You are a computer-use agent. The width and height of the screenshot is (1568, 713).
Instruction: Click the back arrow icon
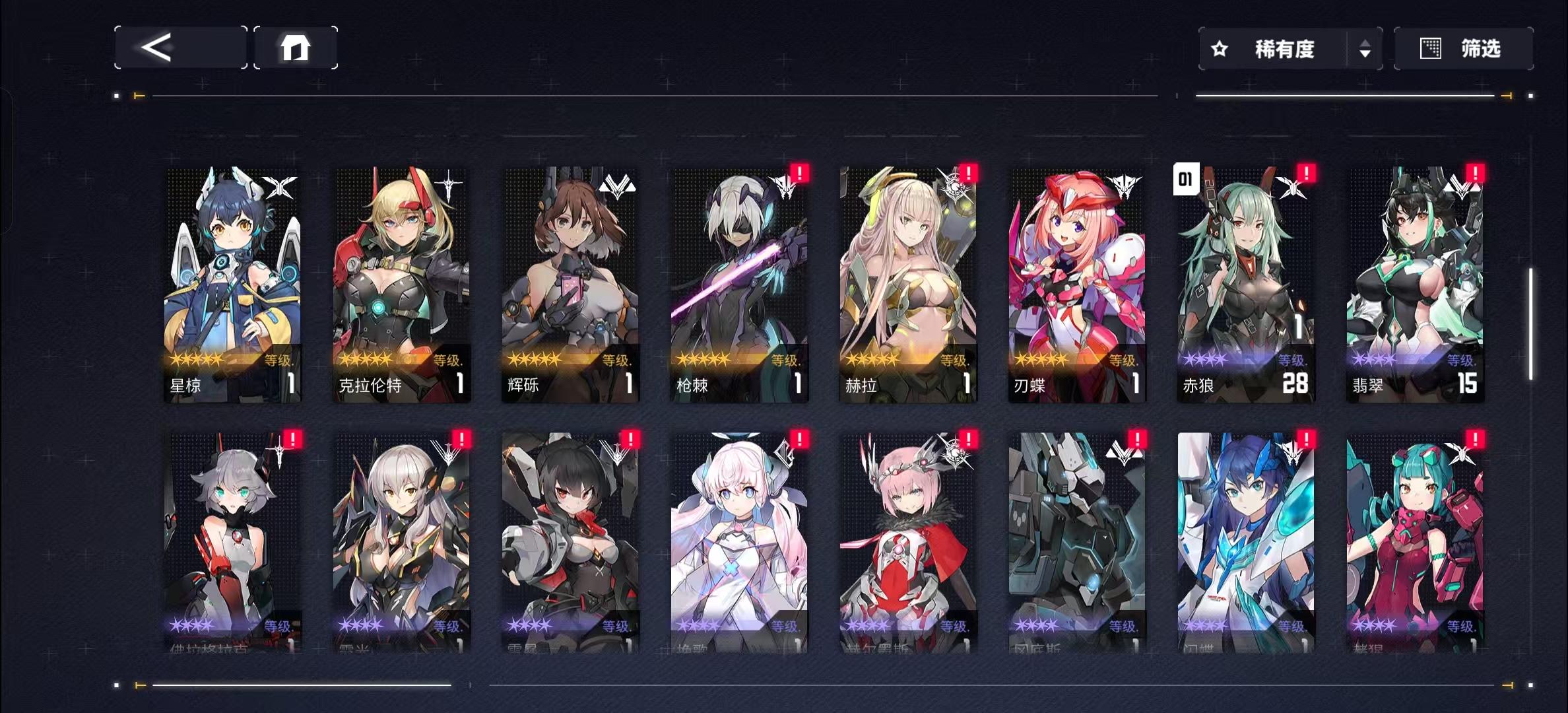pos(156,47)
